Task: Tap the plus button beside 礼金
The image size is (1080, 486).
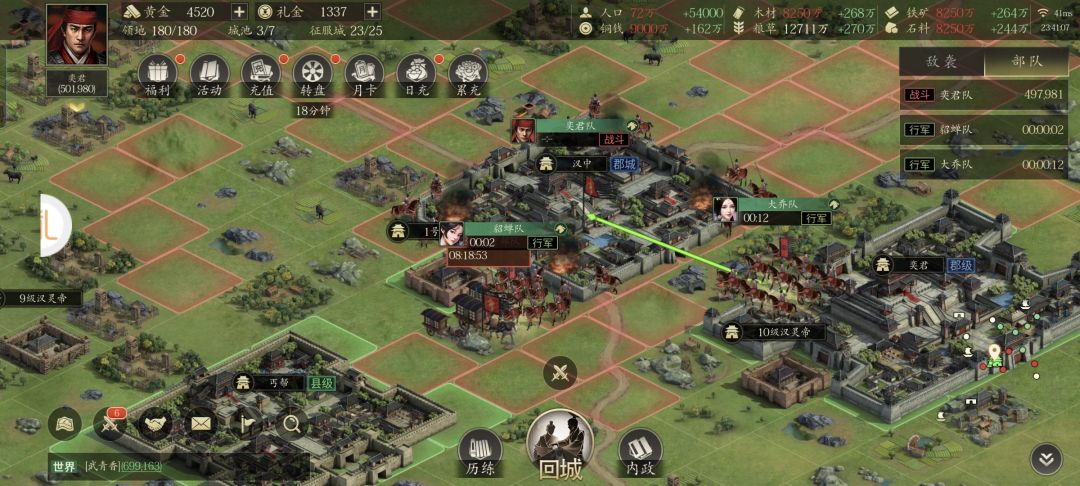Action: click(x=372, y=12)
